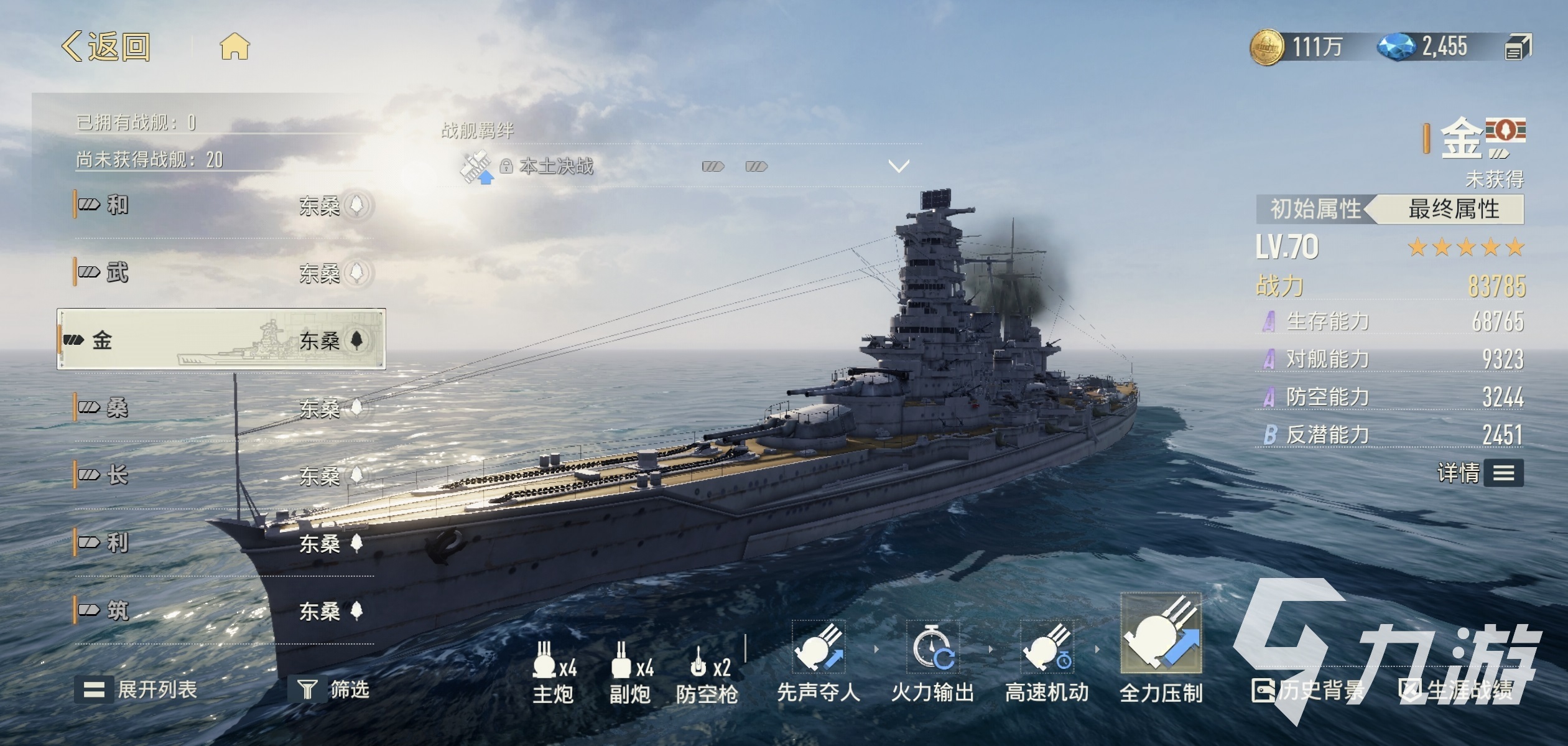This screenshot has width=1568, height=746.
Task: View the 火力输出 skill icon
Action: [932, 648]
